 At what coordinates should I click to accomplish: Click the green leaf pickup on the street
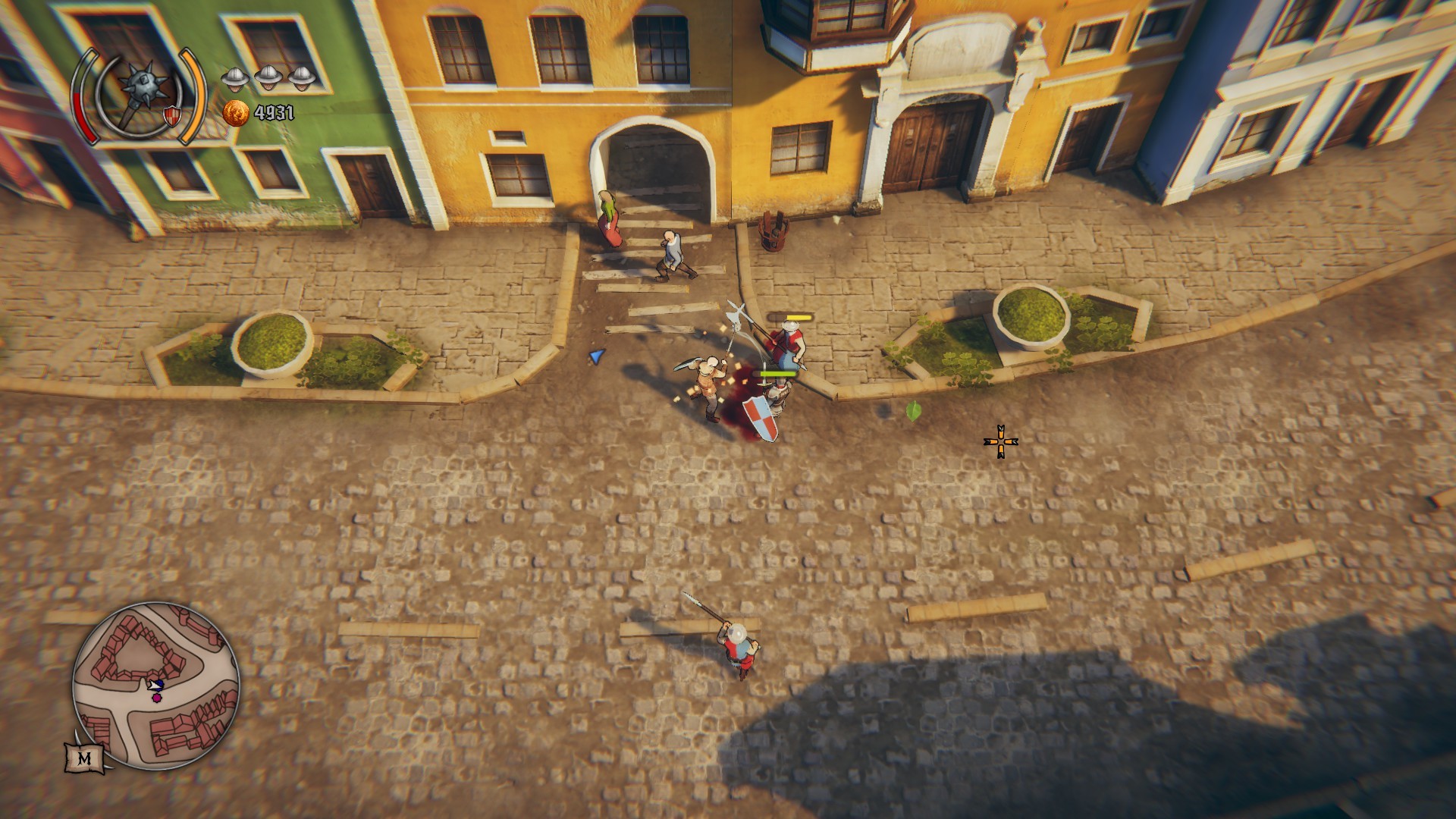click(914, 410)
